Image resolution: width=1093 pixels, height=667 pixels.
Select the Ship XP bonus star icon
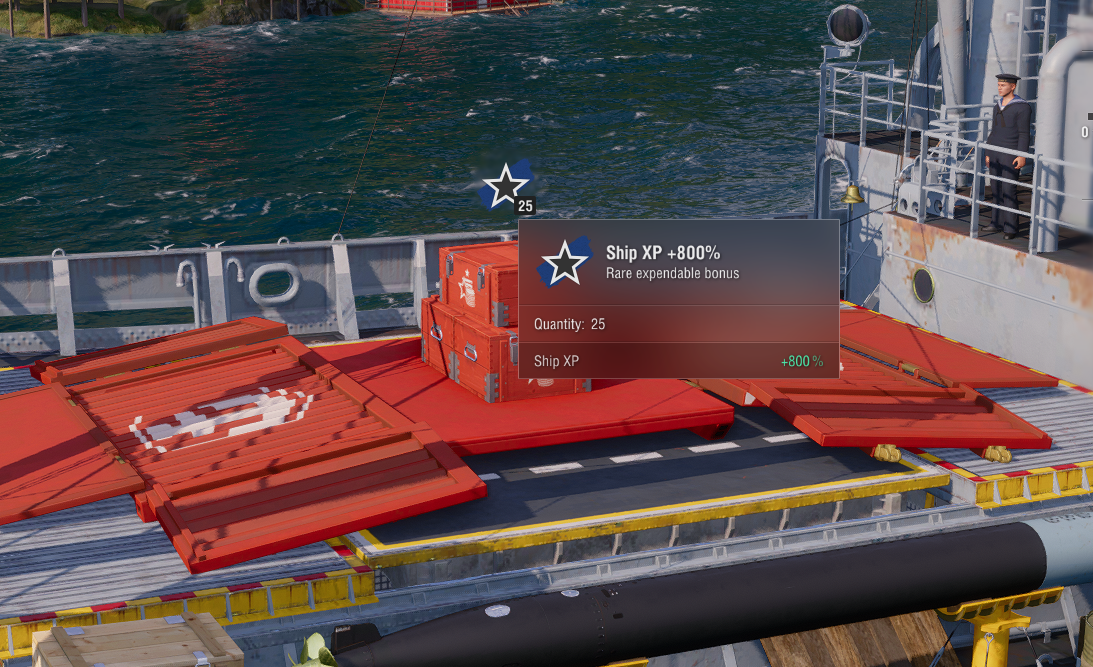(506, 186)
